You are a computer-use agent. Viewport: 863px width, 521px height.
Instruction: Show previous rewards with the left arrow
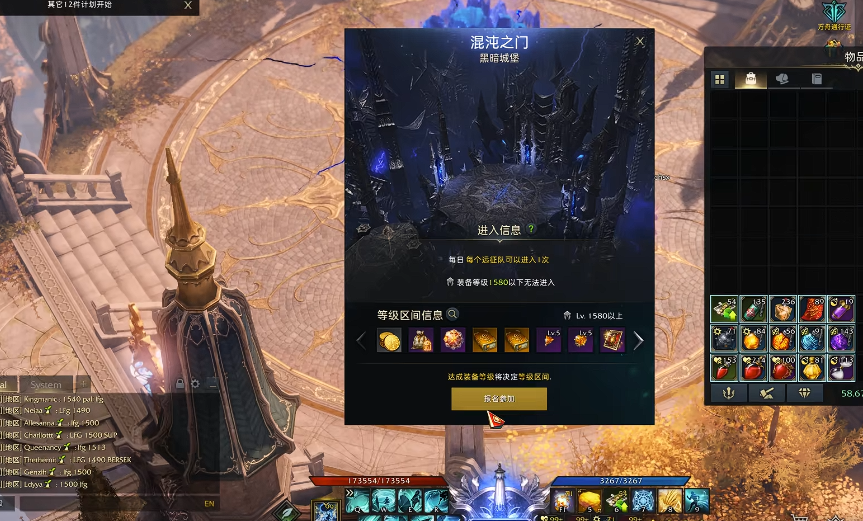point(362,341)
